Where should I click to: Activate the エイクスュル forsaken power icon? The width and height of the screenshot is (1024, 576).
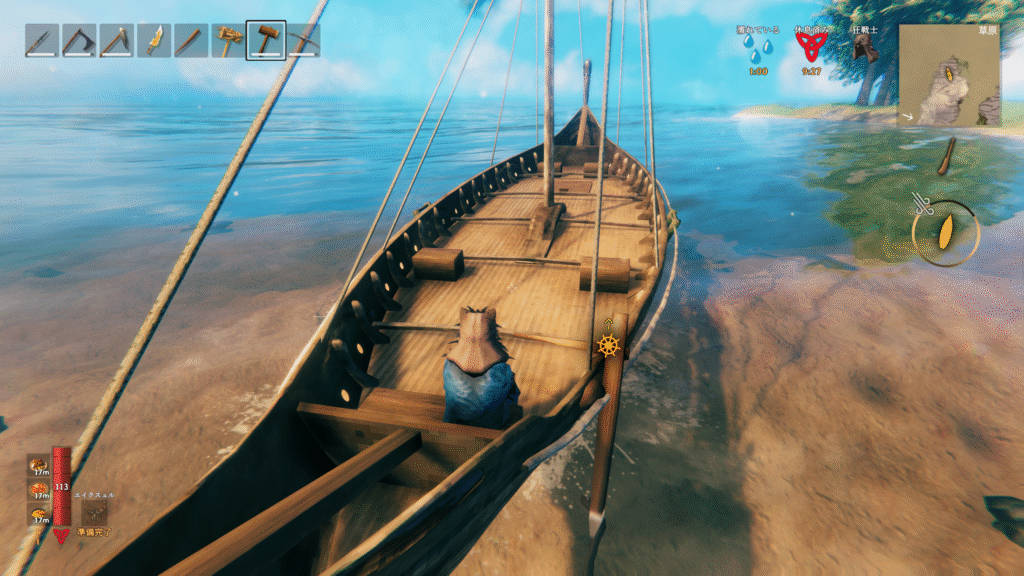point(95,512)
